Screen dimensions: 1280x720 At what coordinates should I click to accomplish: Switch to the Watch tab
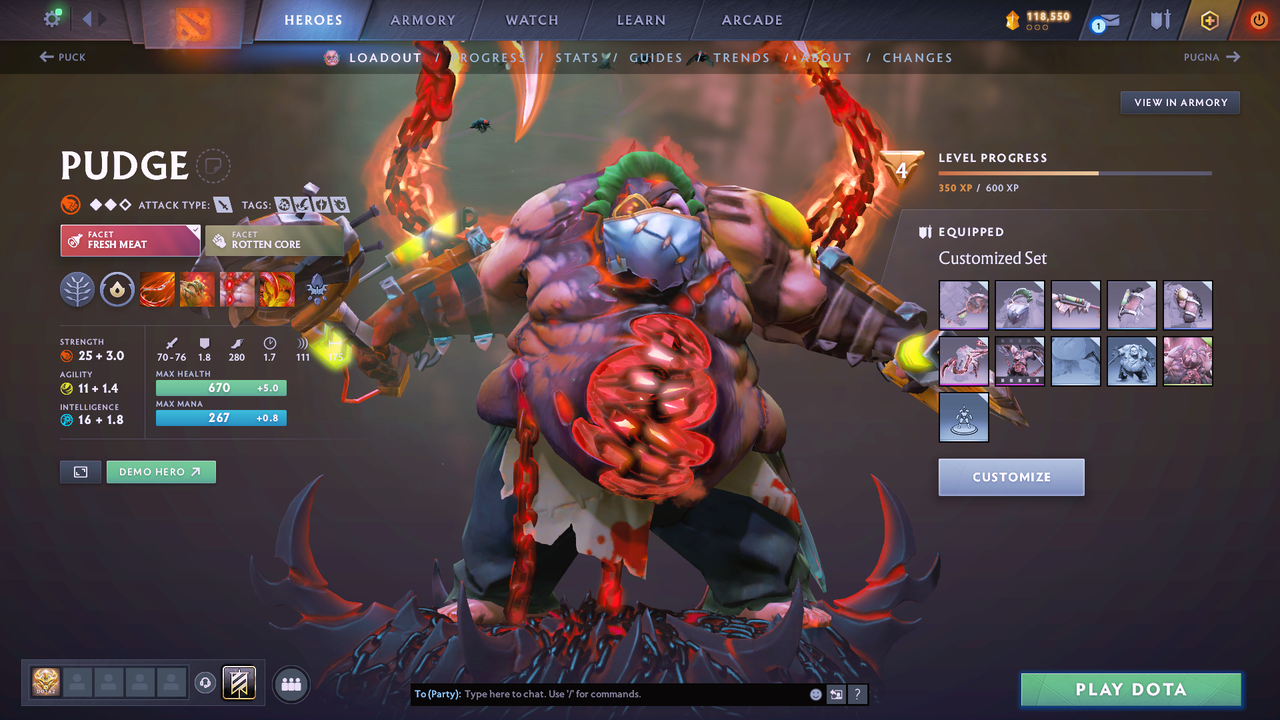[x=531, y=19]
